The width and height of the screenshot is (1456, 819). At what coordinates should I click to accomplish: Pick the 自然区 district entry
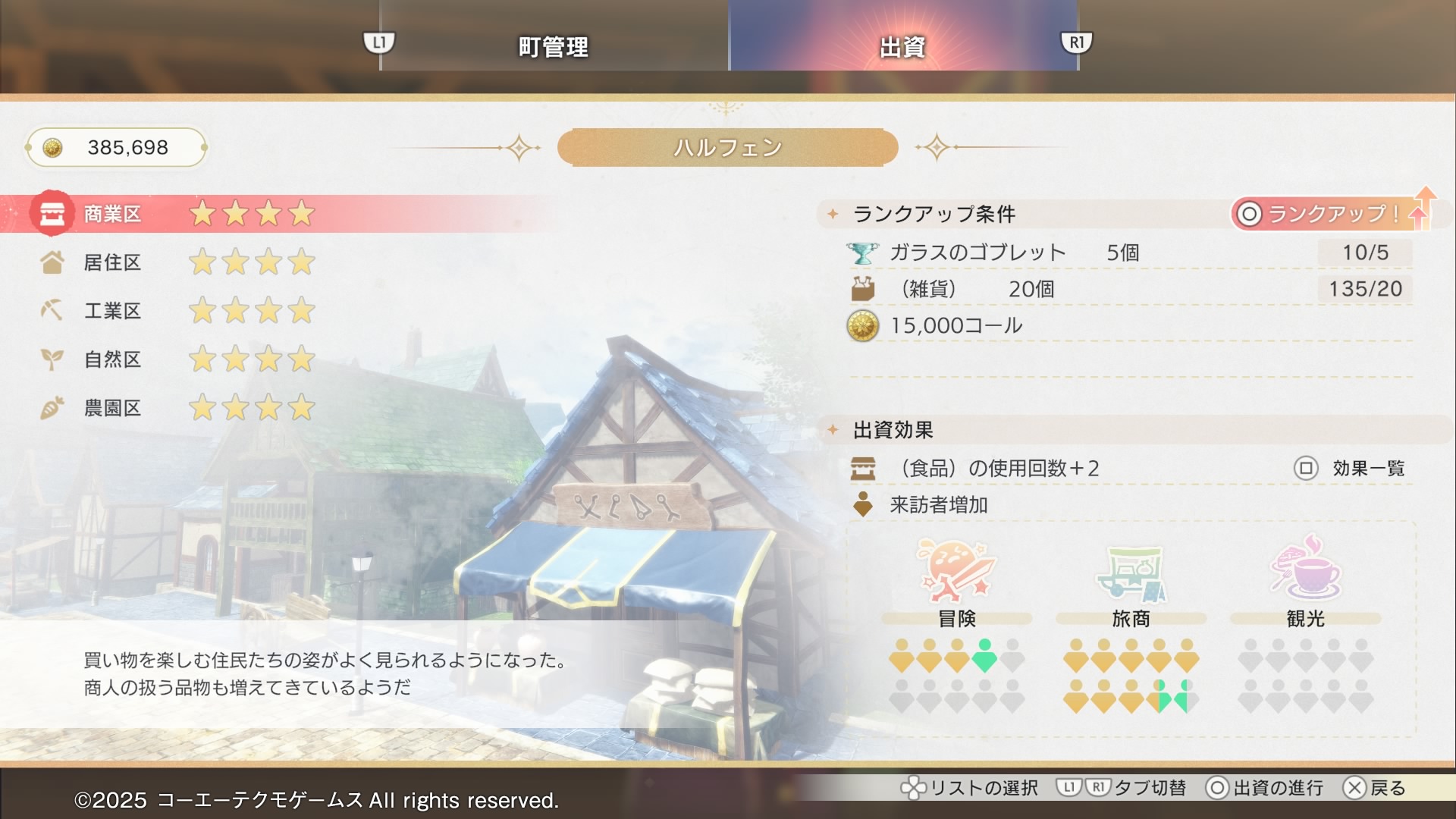point(112,359)
